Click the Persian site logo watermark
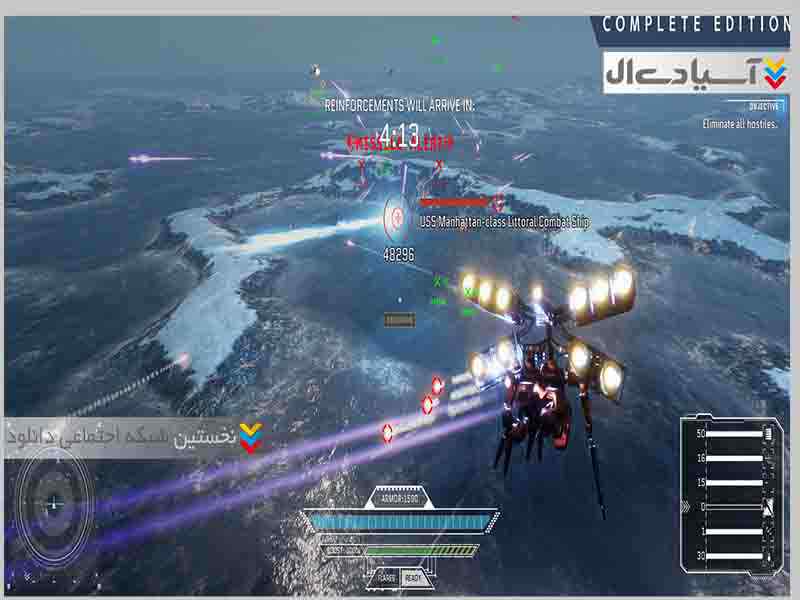Screen dimensions: 800x600 (x=694, y=73)
